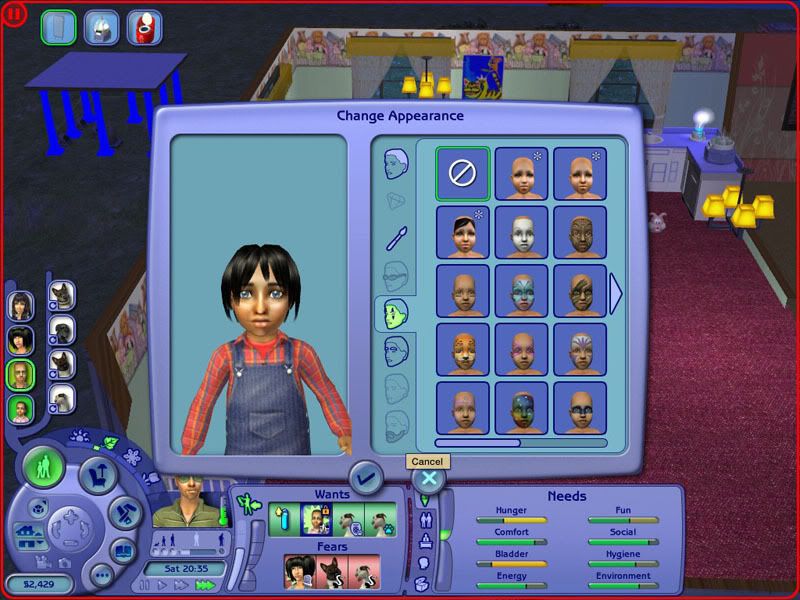Screen dimensions: 800x600
Task: Confirm the appearance change with the checkmark
Action: (x=365, y=478)
